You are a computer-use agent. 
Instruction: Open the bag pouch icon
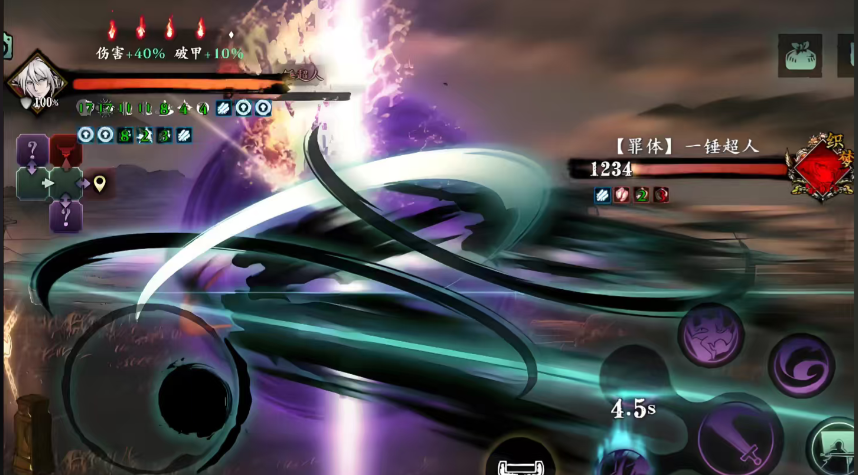[x=800, y=55]
